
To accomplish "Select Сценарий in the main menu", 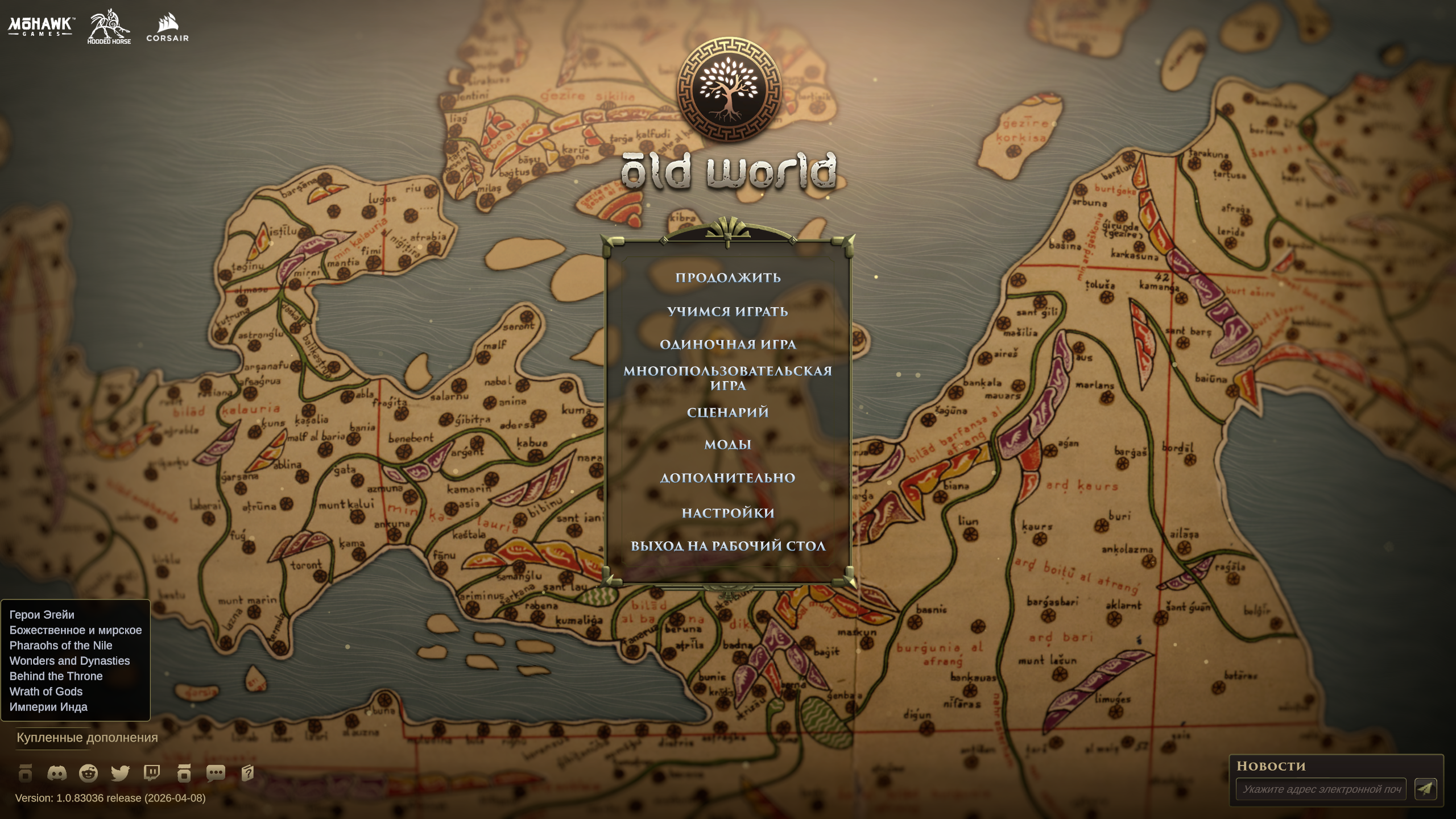I will pyautogui.click(x=728, y=413).
